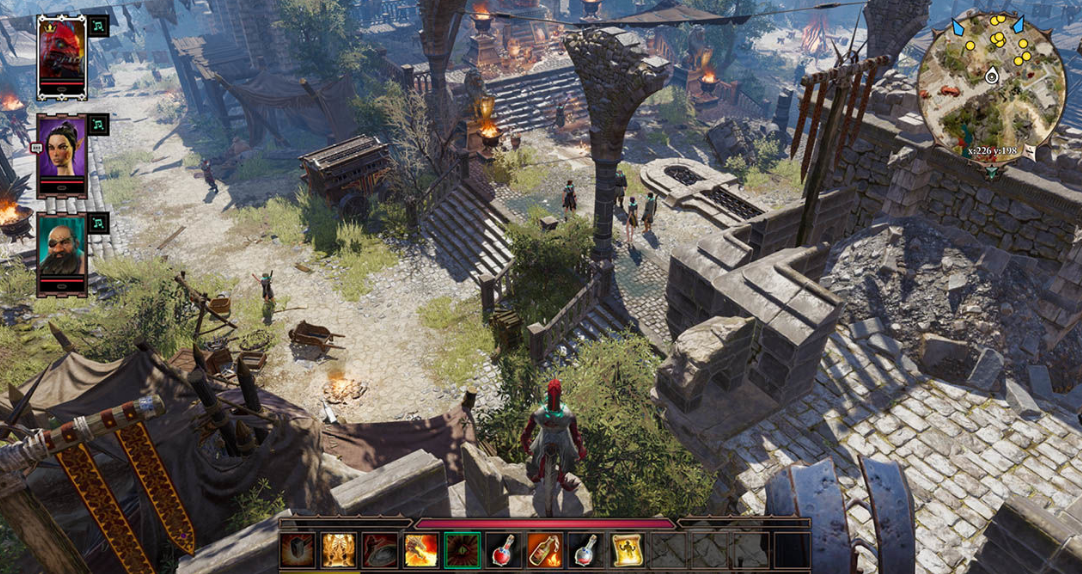Use the golden winged figure skill
The image size is (1082, 574).
[x=339, y=550]
